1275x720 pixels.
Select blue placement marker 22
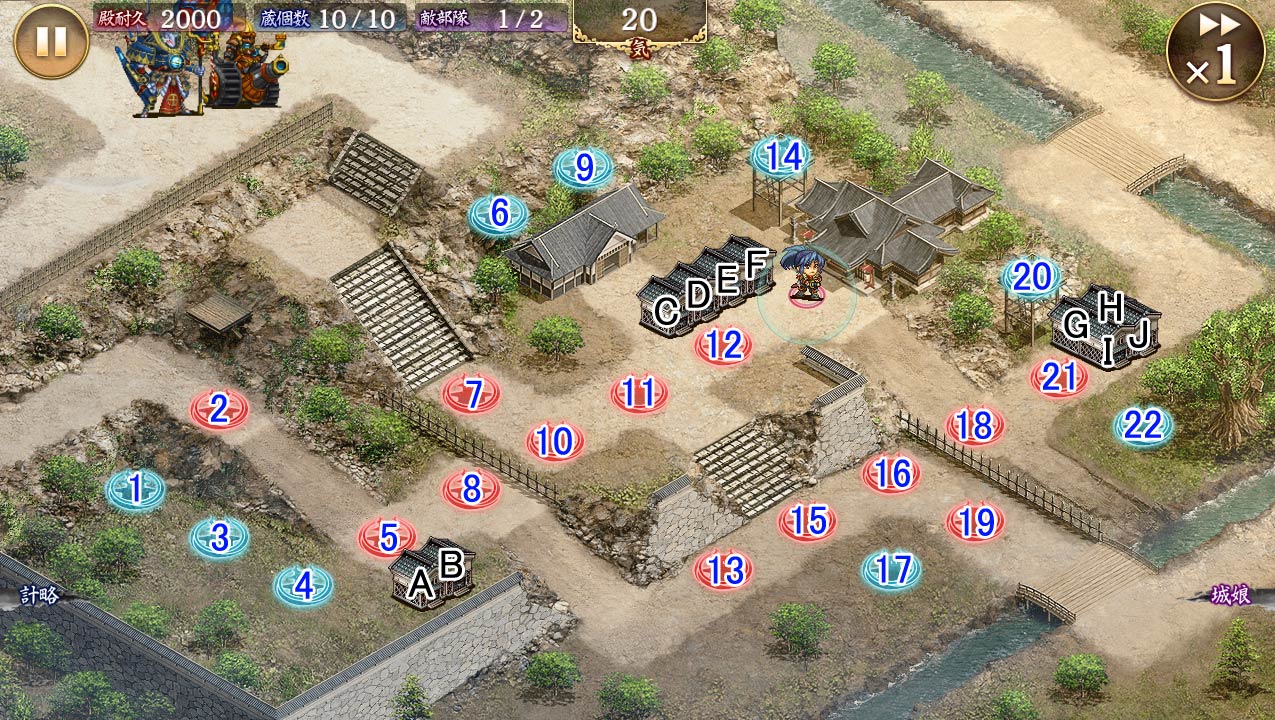click(1143, 427)
